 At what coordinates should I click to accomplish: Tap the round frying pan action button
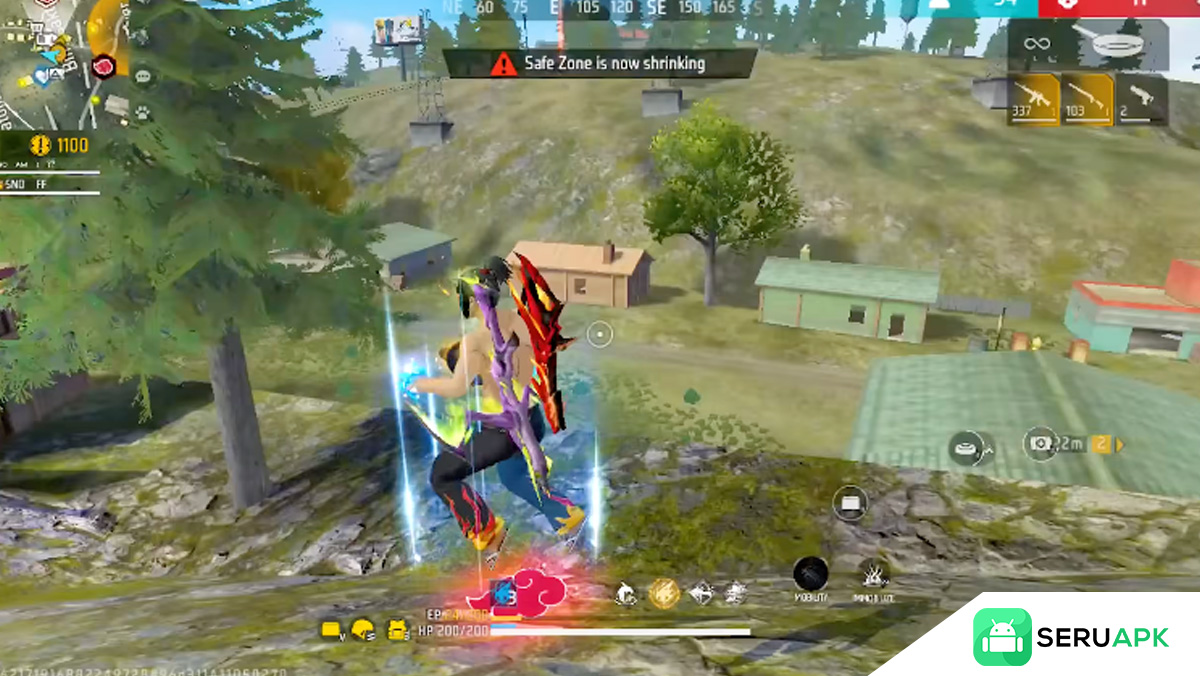click(x=968, y=447)
